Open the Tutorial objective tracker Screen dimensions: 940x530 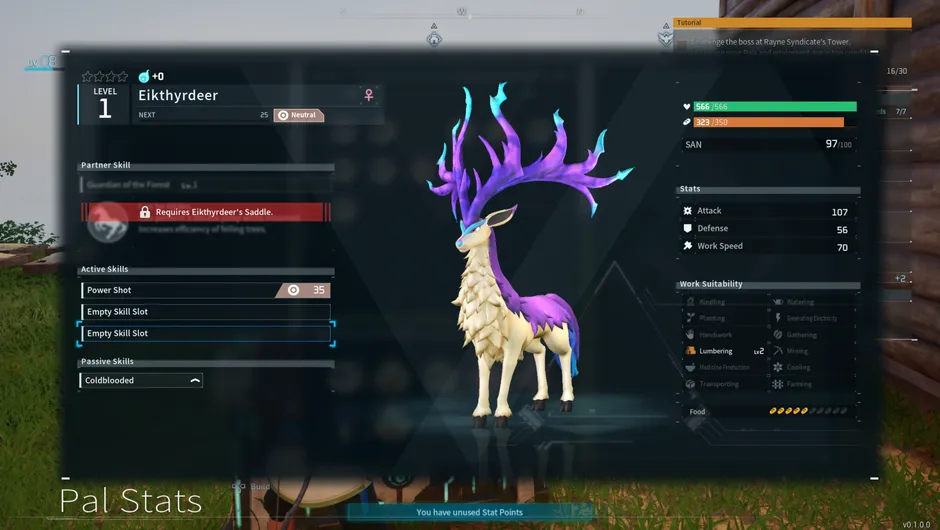(x=791, y=22)
